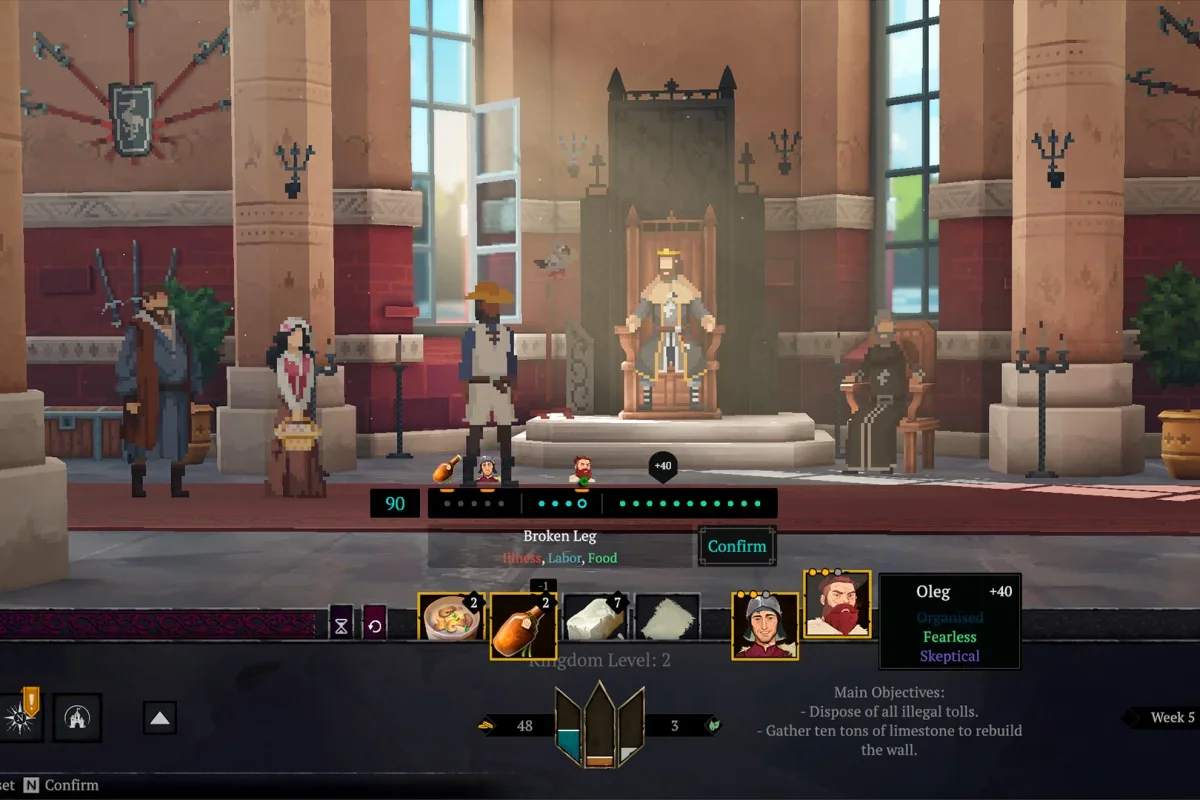This screenshot has width=1200, height=800.
Task: Click the hourglass button
Action: click(x=342, y=625)
